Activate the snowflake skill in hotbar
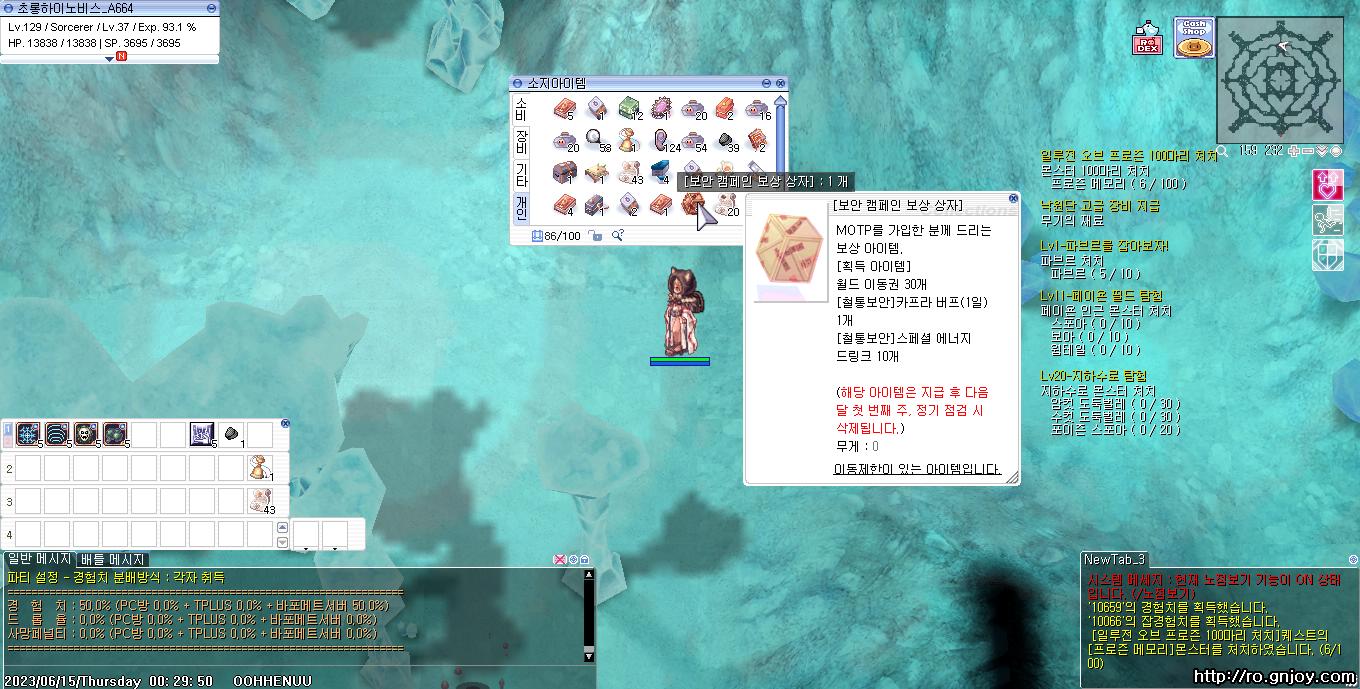This screenshot has height=689, width=1360. (x=28, y=434)
